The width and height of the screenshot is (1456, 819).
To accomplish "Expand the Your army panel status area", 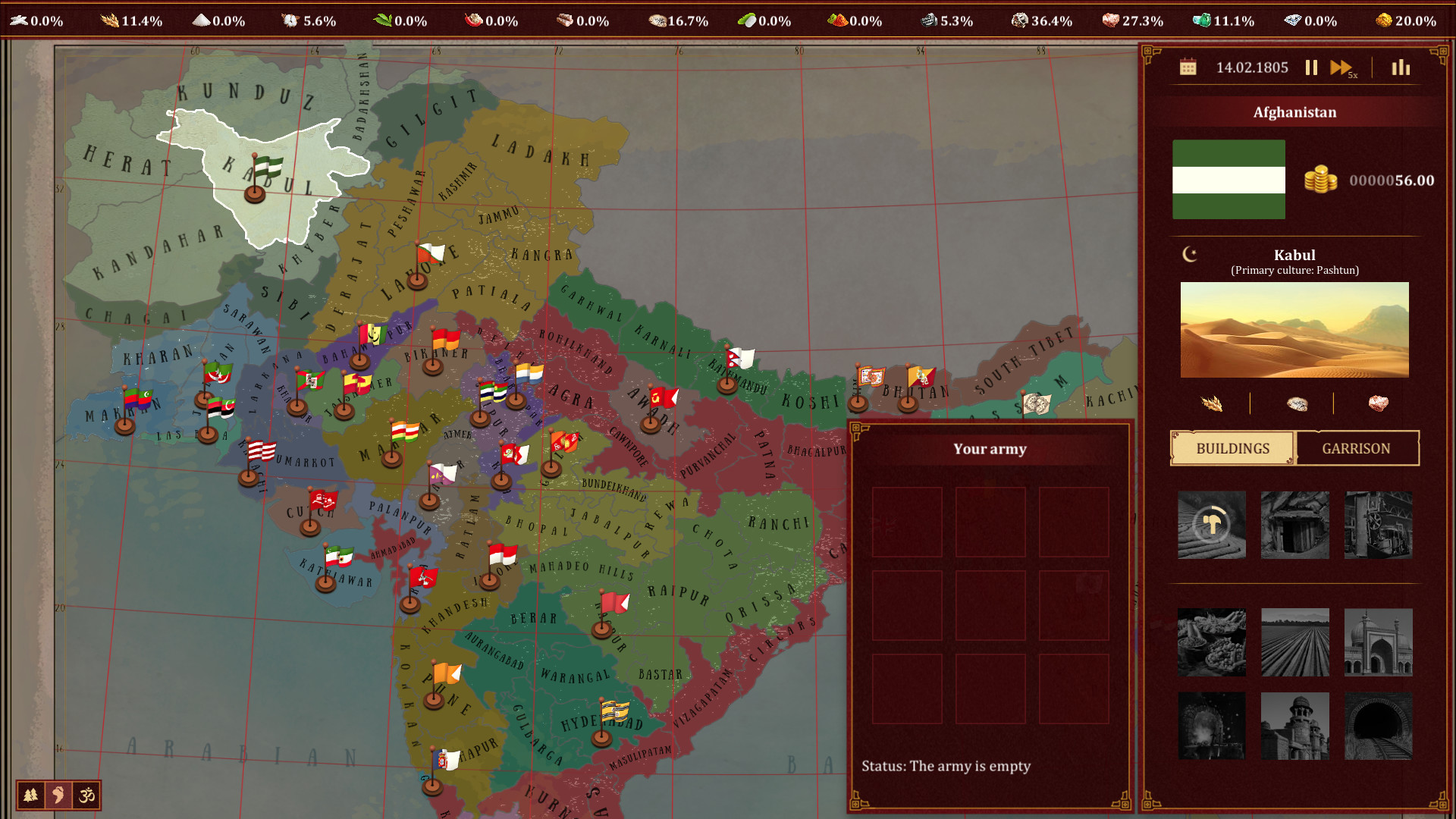I will pyautogui.click(x=945, y=766).
